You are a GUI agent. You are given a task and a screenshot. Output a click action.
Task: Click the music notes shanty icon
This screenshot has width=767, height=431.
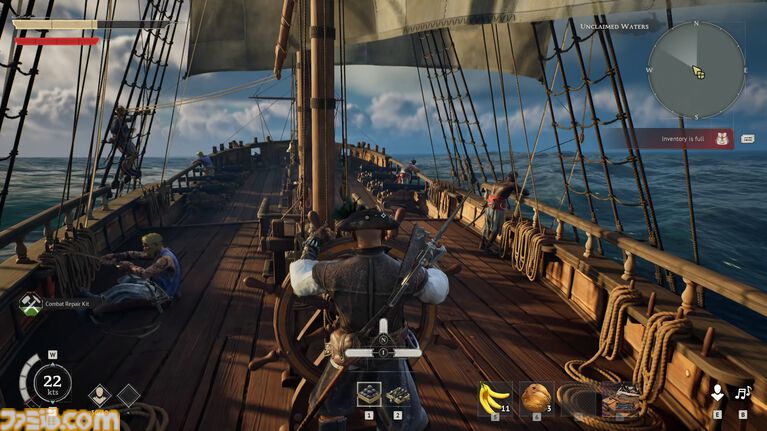tap(742, 394)
